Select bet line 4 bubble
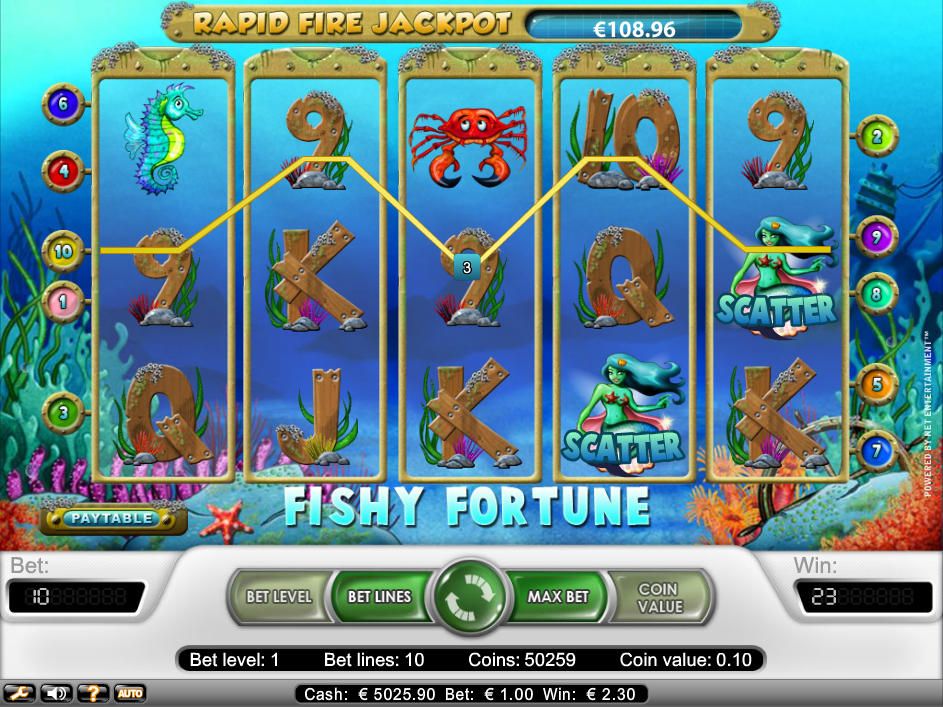 [x=63, y=171]
